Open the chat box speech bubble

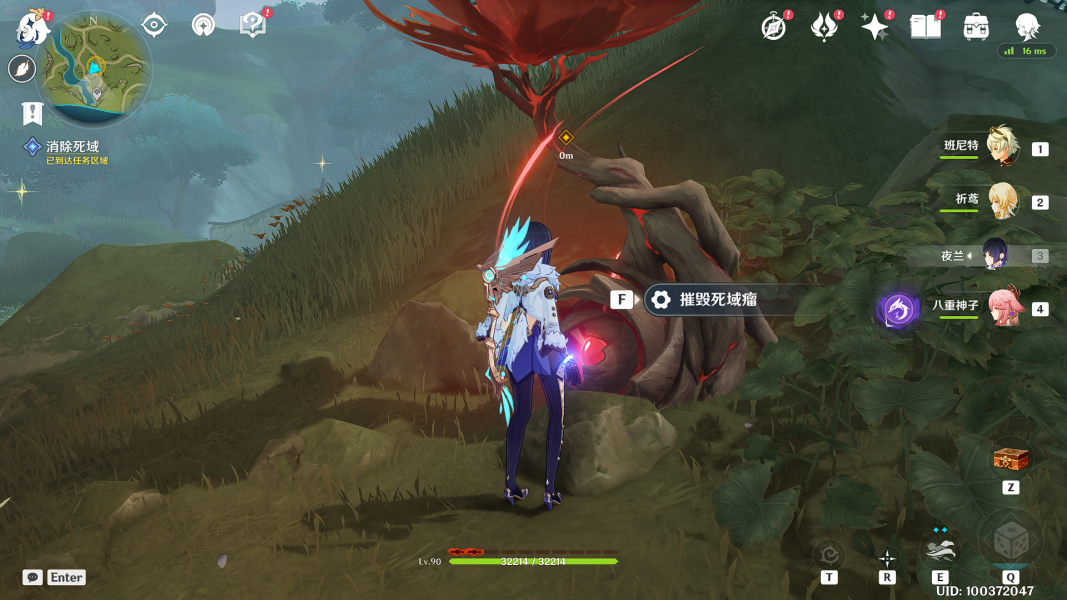(x=33, y=577)
